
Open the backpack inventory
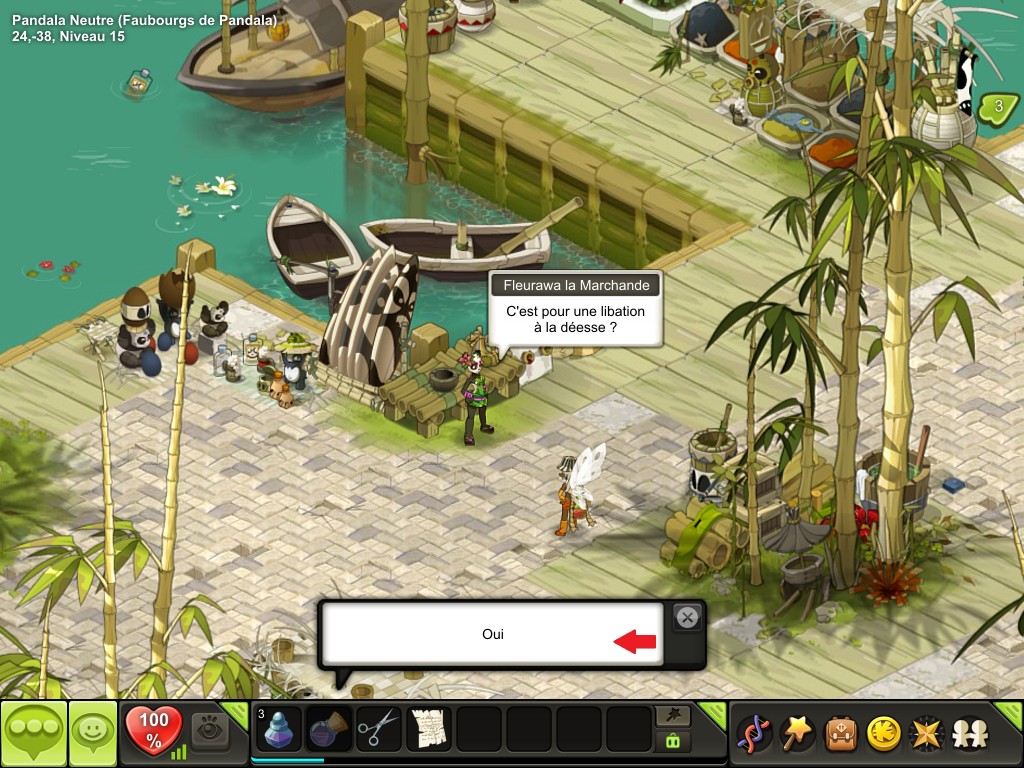[839, 734]
